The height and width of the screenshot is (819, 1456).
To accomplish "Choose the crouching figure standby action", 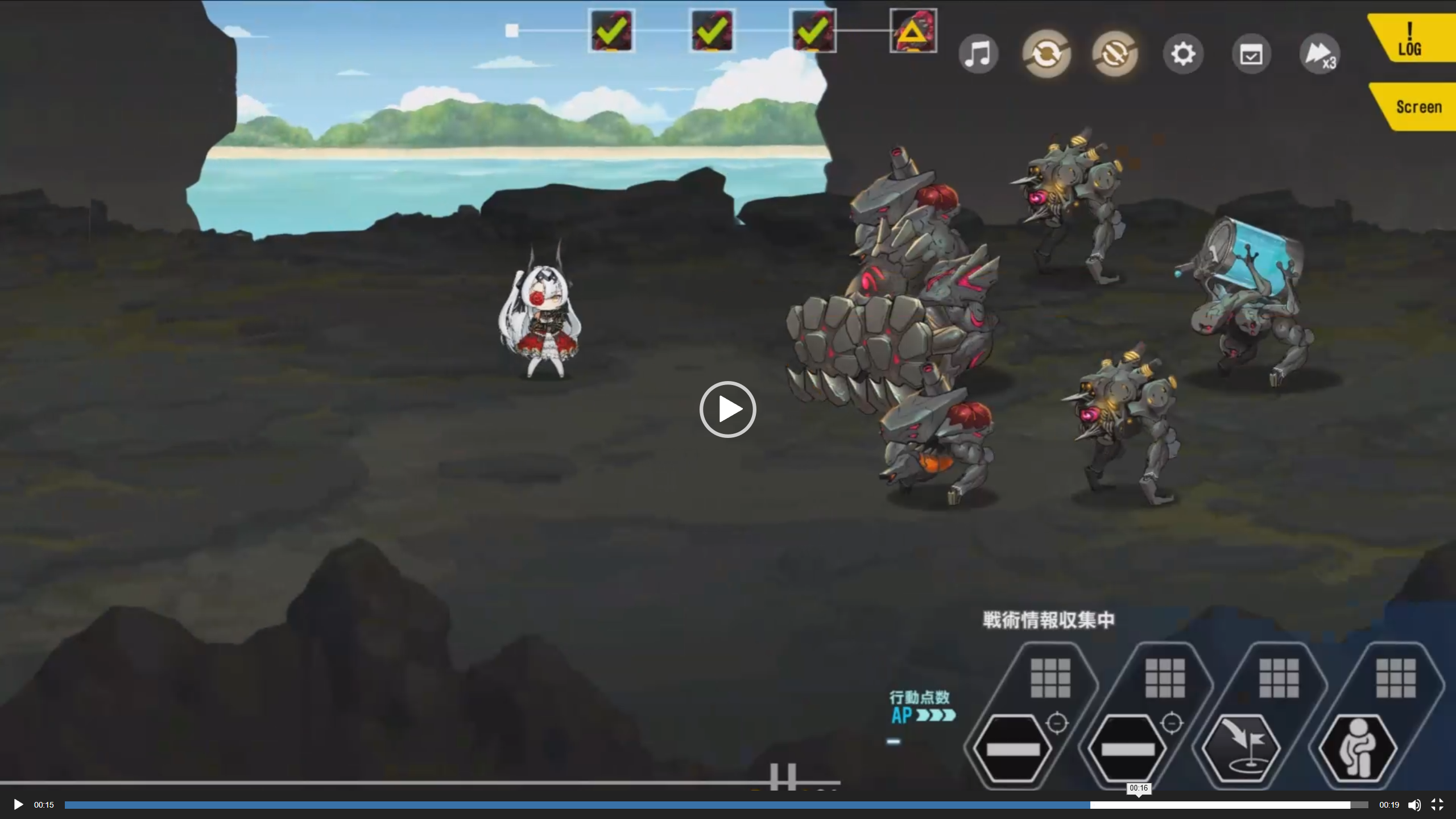I will coord(1358,747).
